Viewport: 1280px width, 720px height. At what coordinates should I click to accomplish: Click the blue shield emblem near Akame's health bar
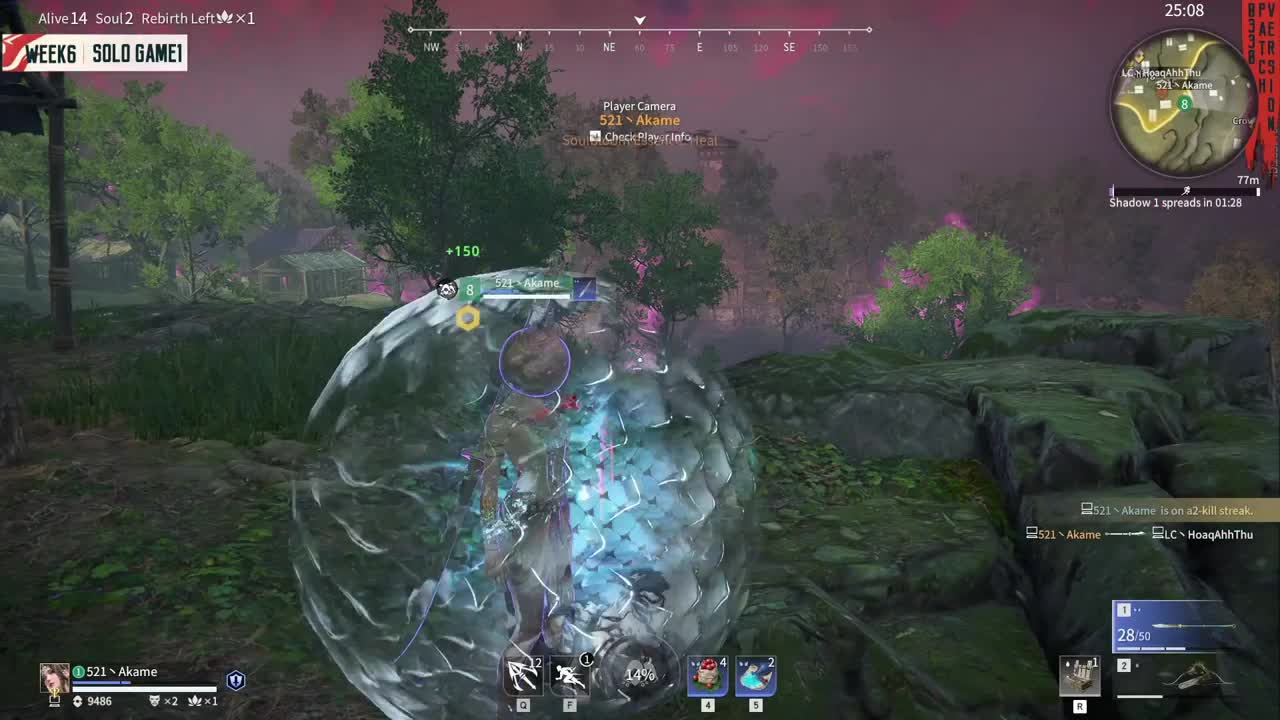click(235, 679)
